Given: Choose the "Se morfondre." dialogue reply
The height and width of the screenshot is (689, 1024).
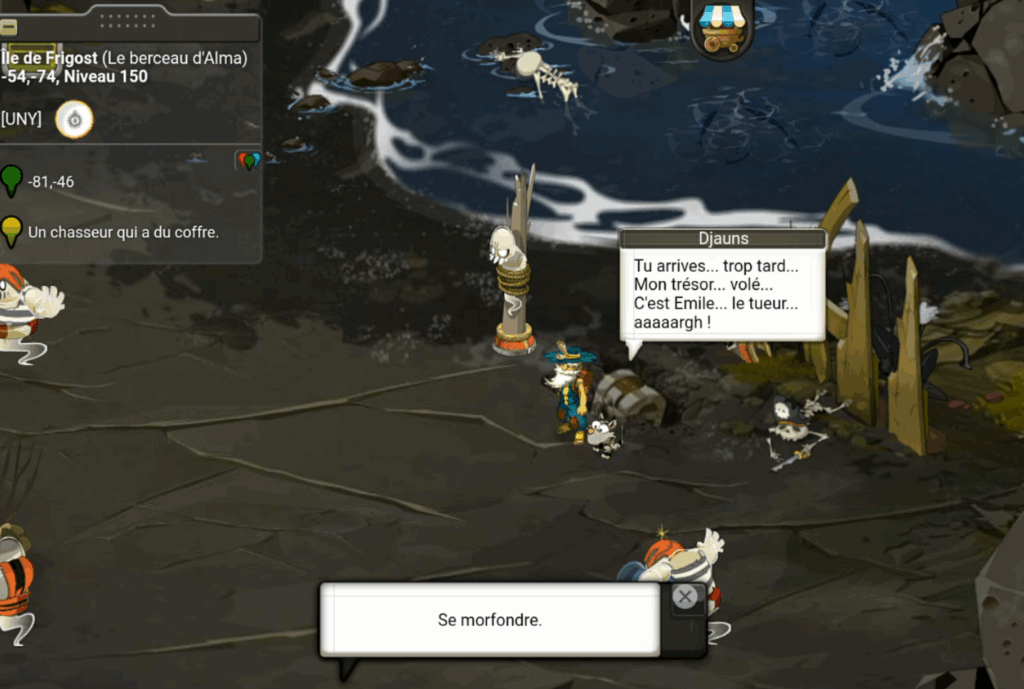Looking at the screenshot, I should pyautogui.click(x=489, y=620).
